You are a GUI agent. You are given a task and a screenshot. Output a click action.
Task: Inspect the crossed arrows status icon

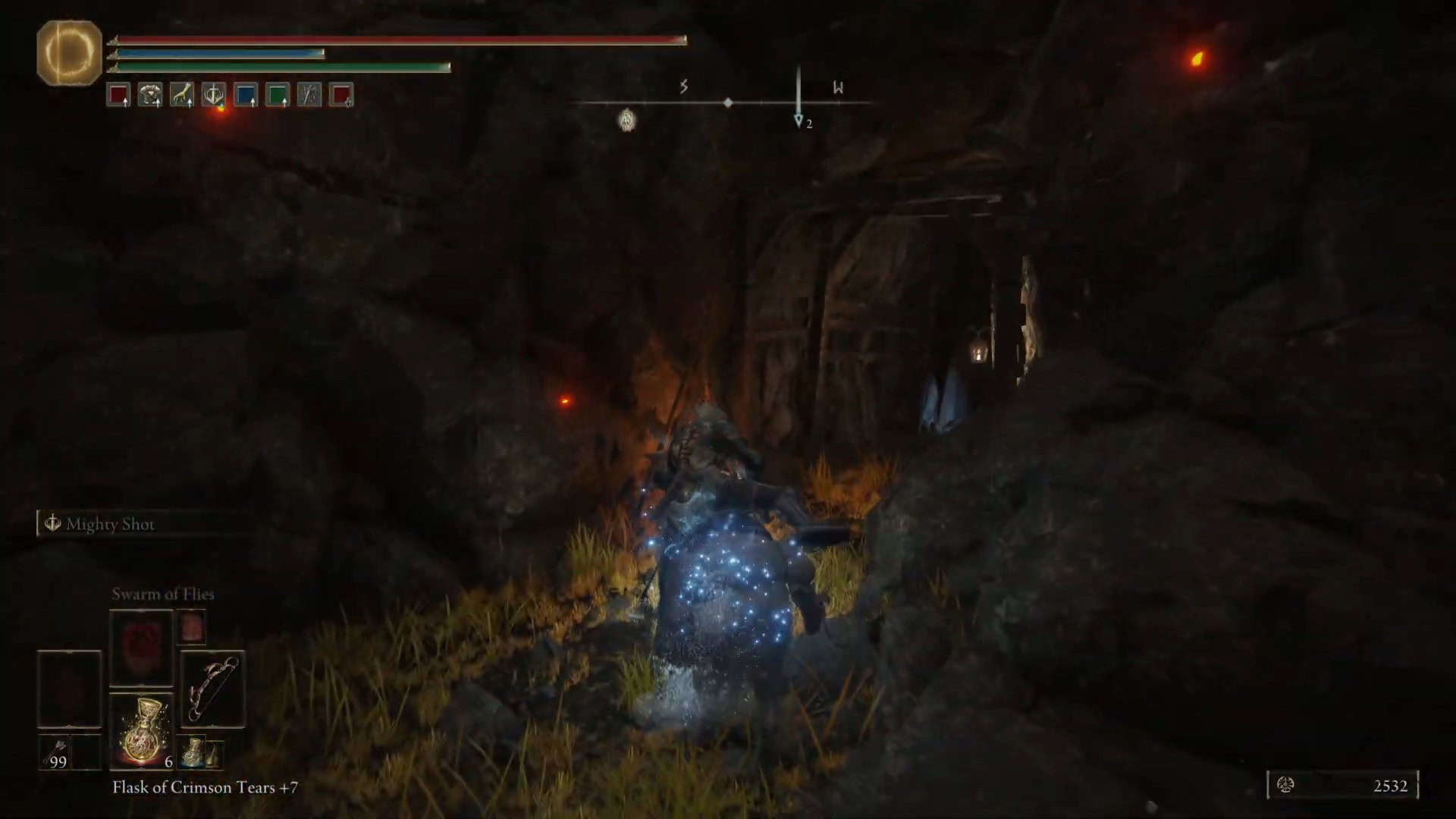[x=309, y=95]
